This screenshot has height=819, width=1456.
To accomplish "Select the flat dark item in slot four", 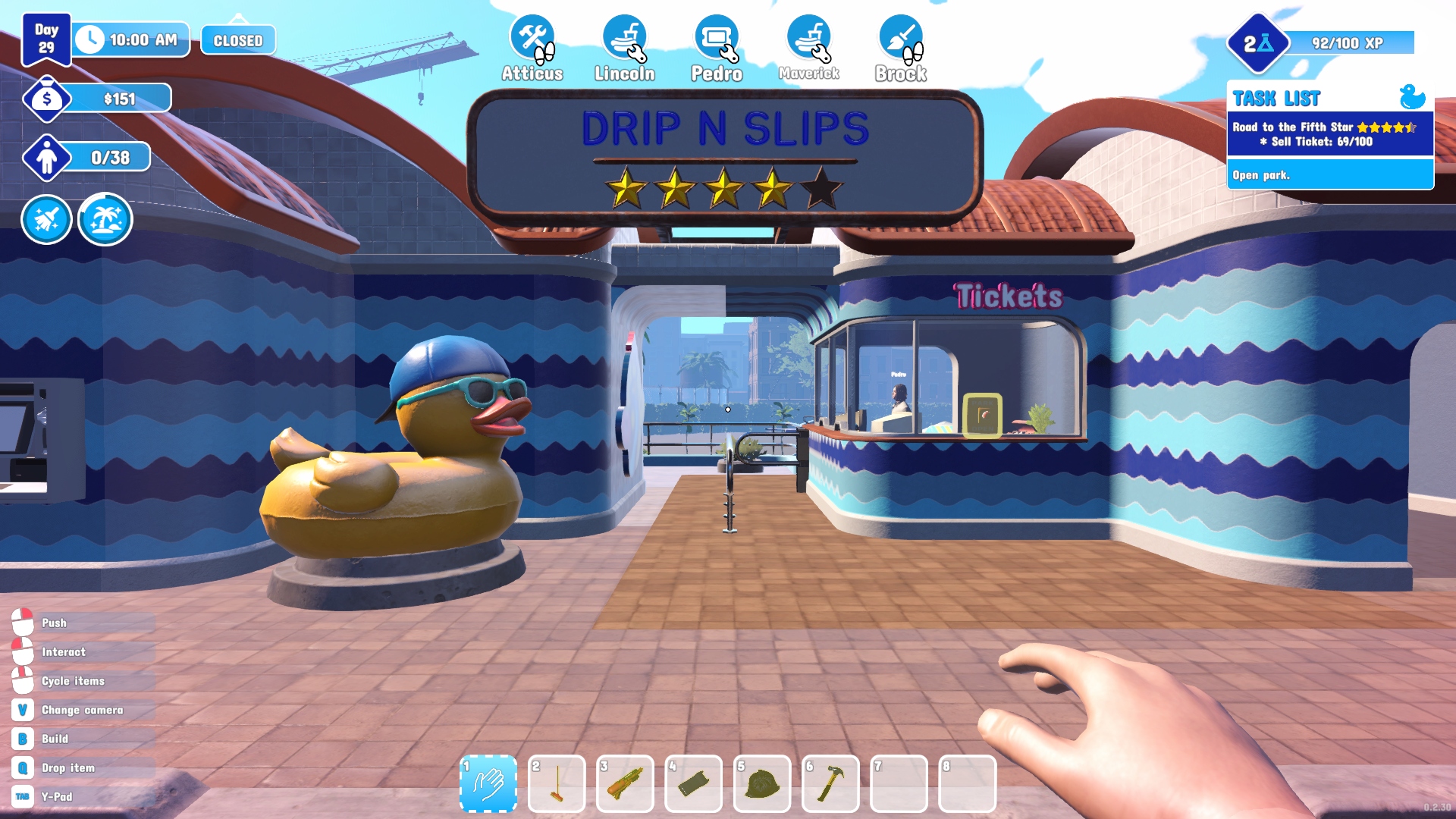I will coord(693,783).
